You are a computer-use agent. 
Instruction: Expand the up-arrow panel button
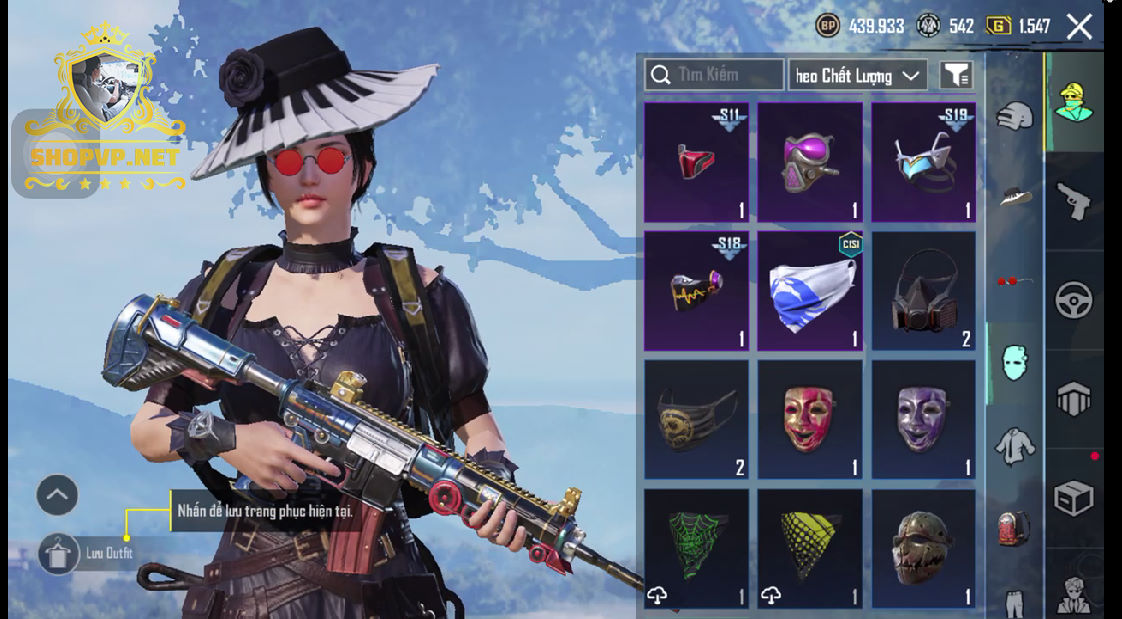pos(57,494)
